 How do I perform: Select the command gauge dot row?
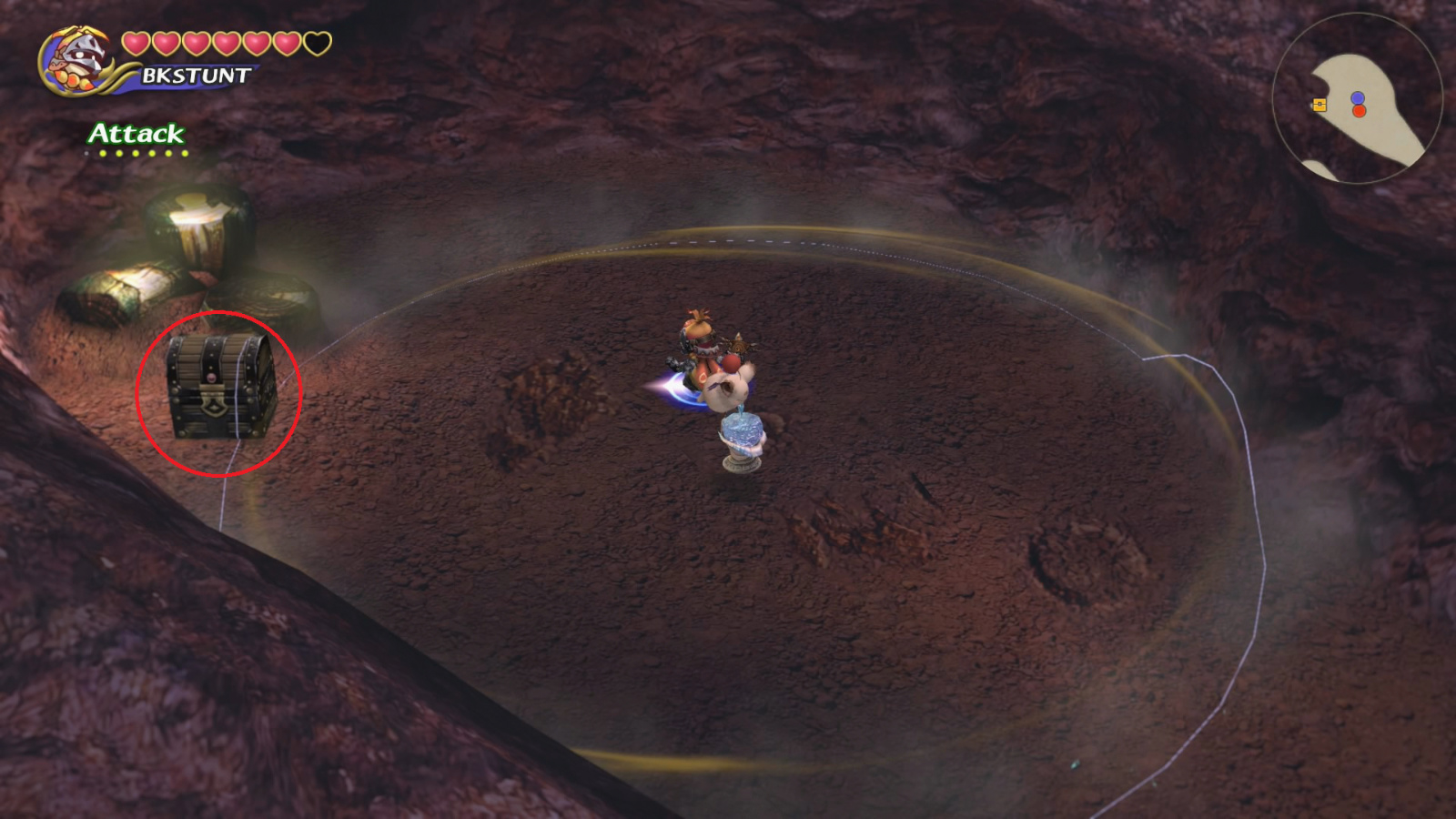136,153
